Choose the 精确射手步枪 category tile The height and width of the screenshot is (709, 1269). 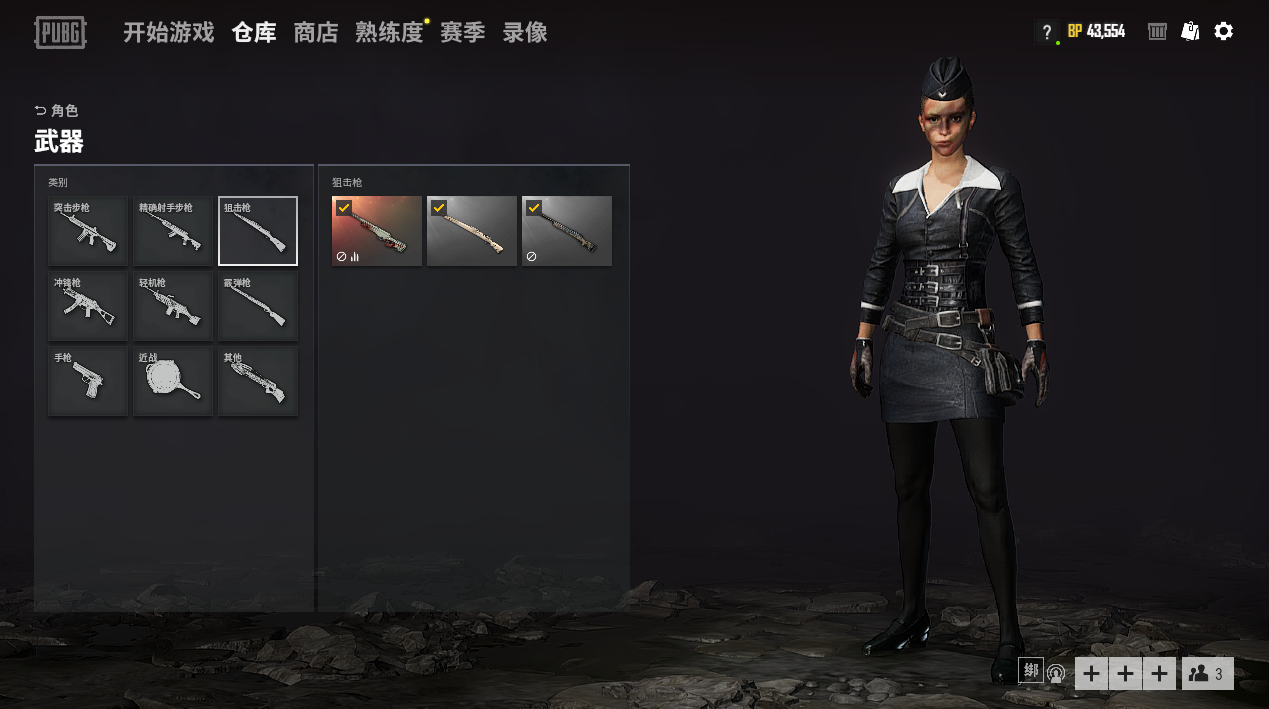coord(173,231)
